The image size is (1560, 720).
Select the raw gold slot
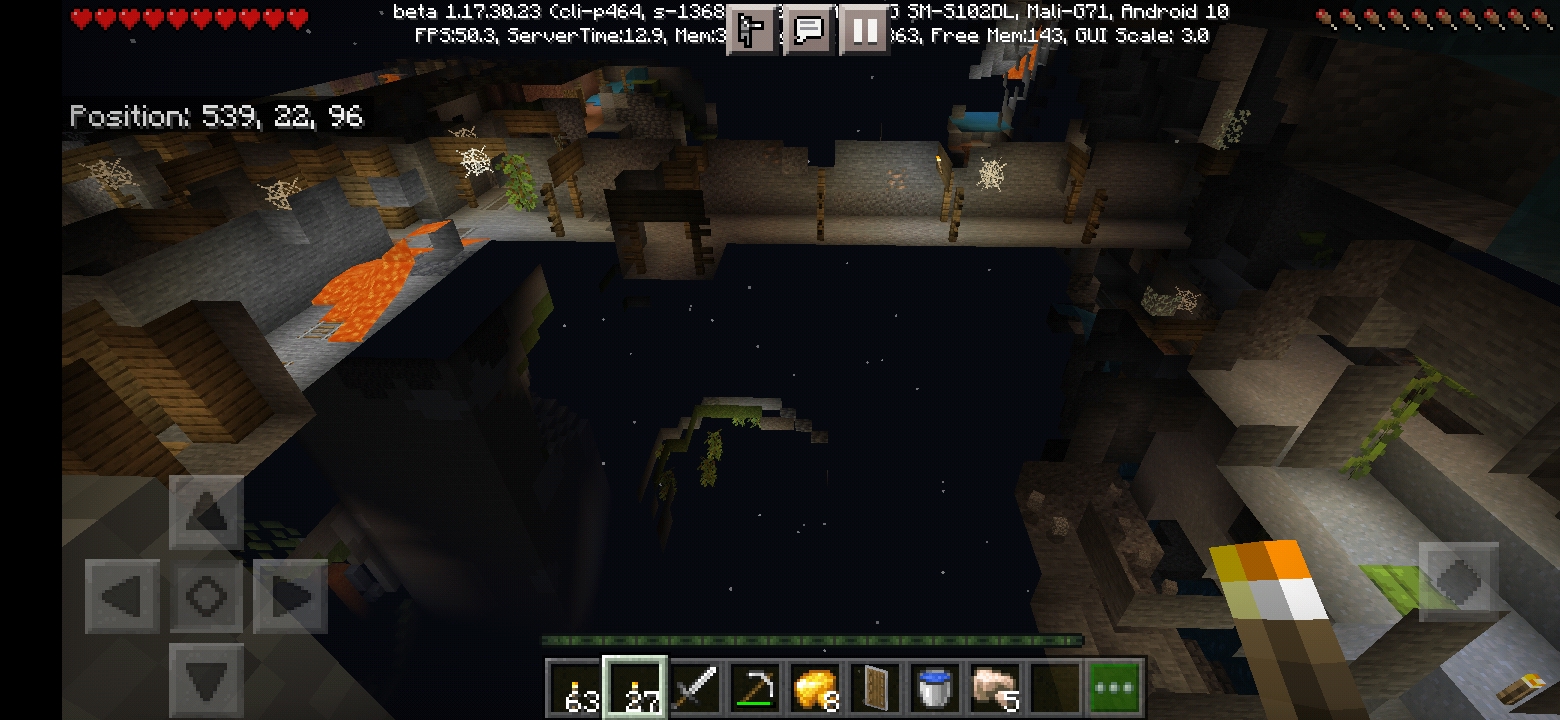coord(816,688)
